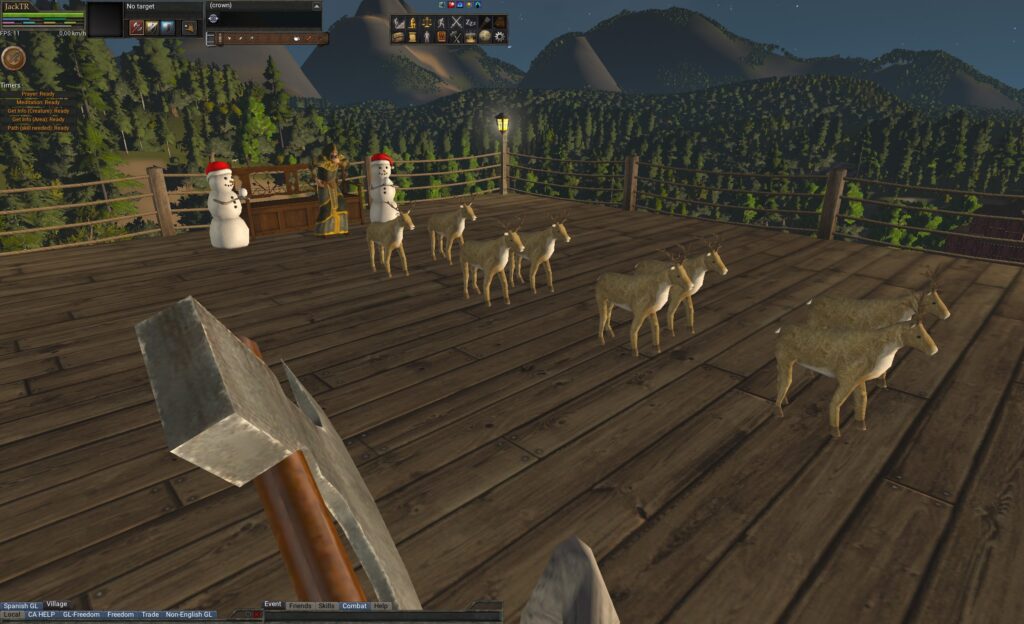Switch to the Friends tab
The height and width of the screenshot is (624, 1024).
pos(300,606)
